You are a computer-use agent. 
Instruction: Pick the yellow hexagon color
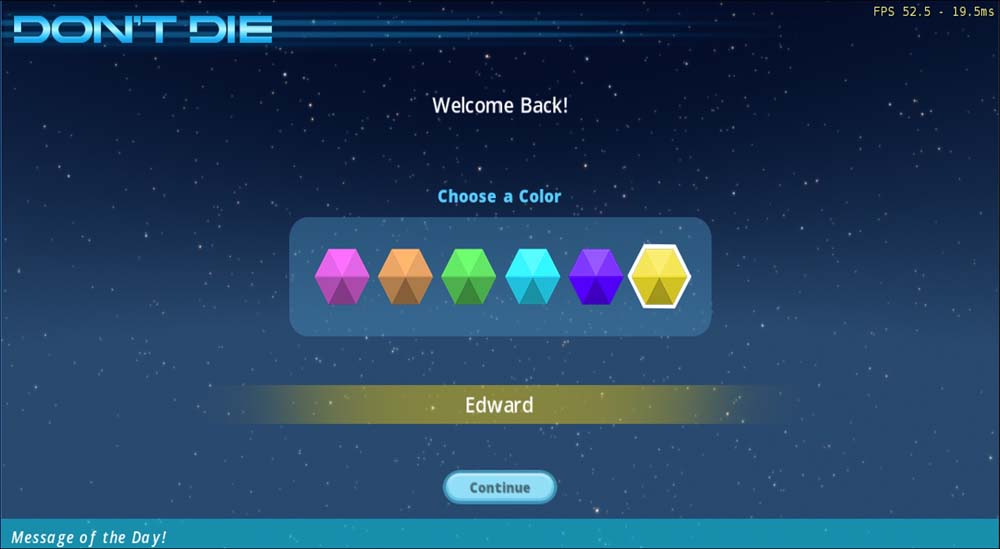[x=660, y=277]
